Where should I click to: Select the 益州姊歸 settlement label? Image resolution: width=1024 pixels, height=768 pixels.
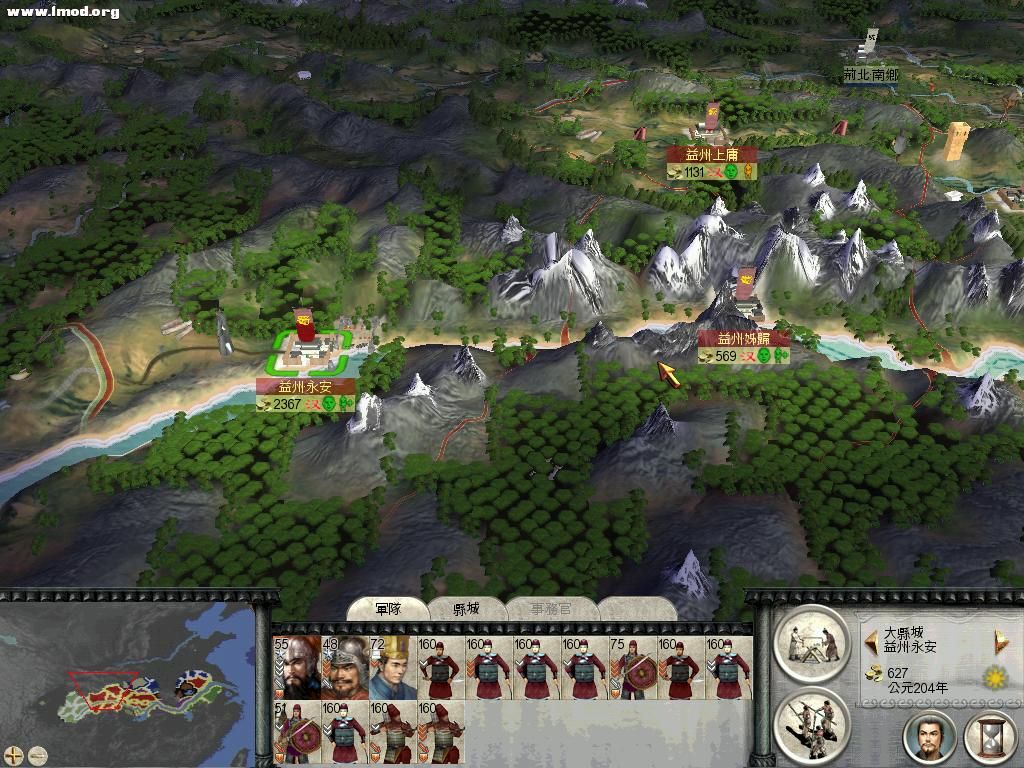(743, 339)
